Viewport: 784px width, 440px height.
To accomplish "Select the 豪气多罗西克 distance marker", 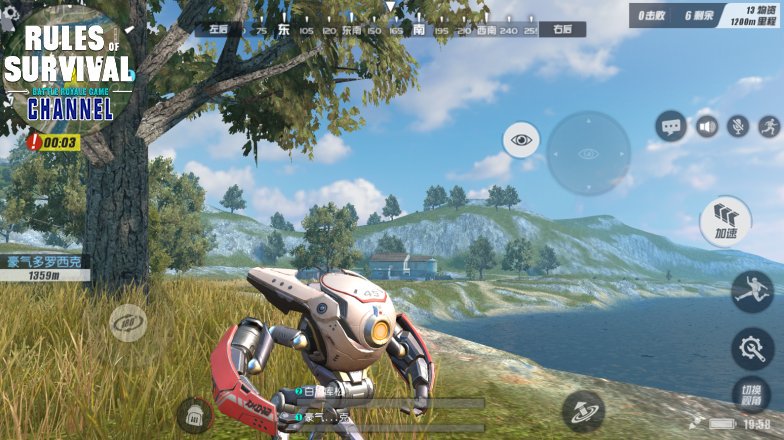I will pyautogui.click(x=45, y=268).
